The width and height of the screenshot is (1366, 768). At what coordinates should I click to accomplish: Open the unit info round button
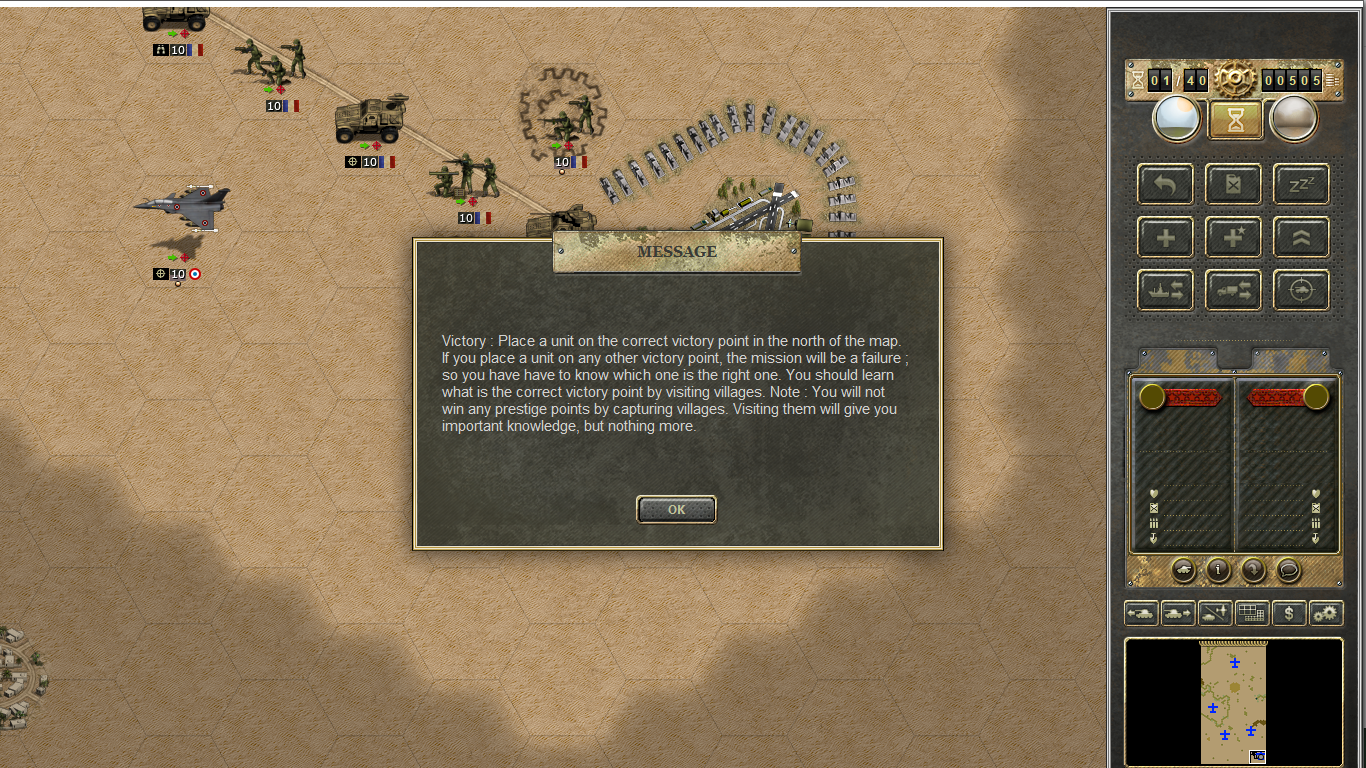tap(1218, 569)
